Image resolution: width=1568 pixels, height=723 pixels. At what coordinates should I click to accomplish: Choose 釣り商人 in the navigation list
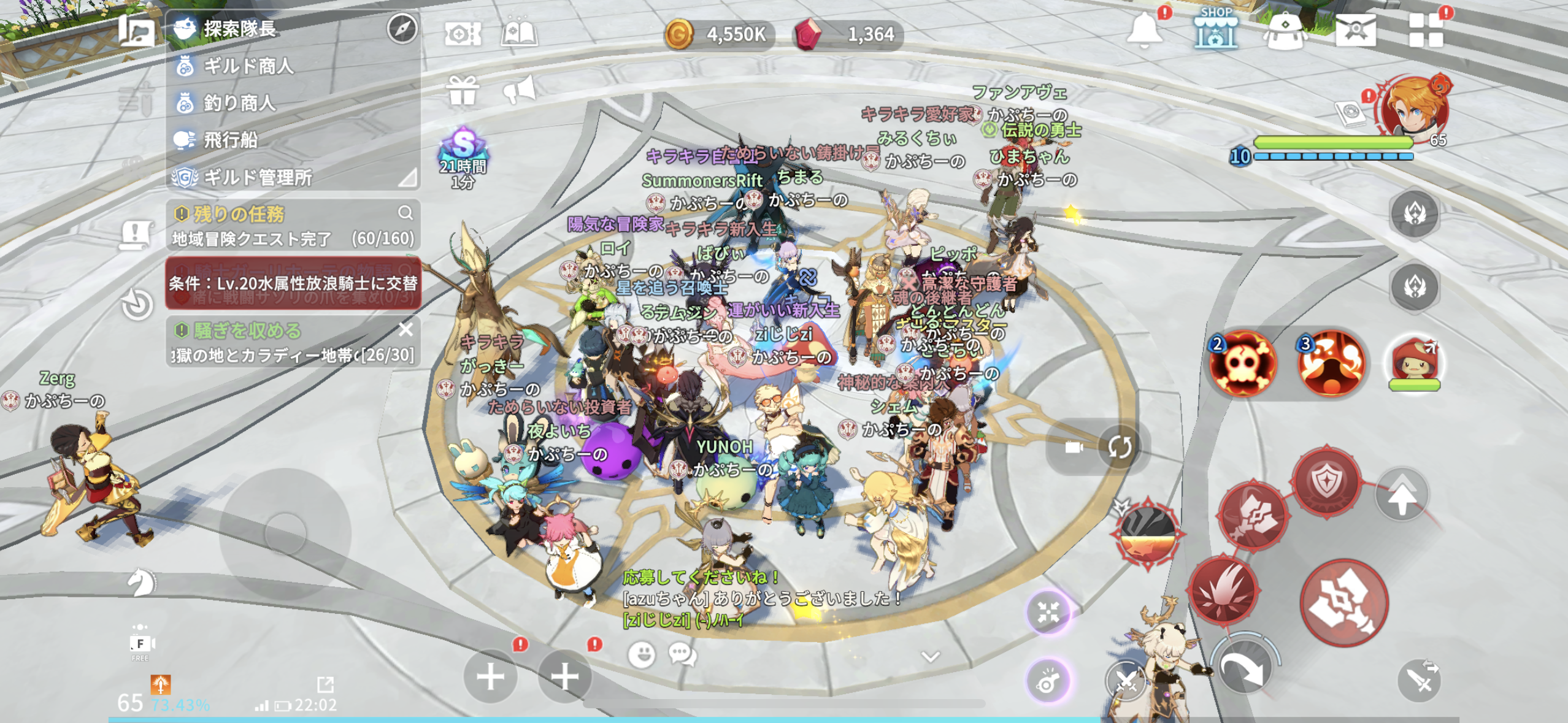[239, 102]
